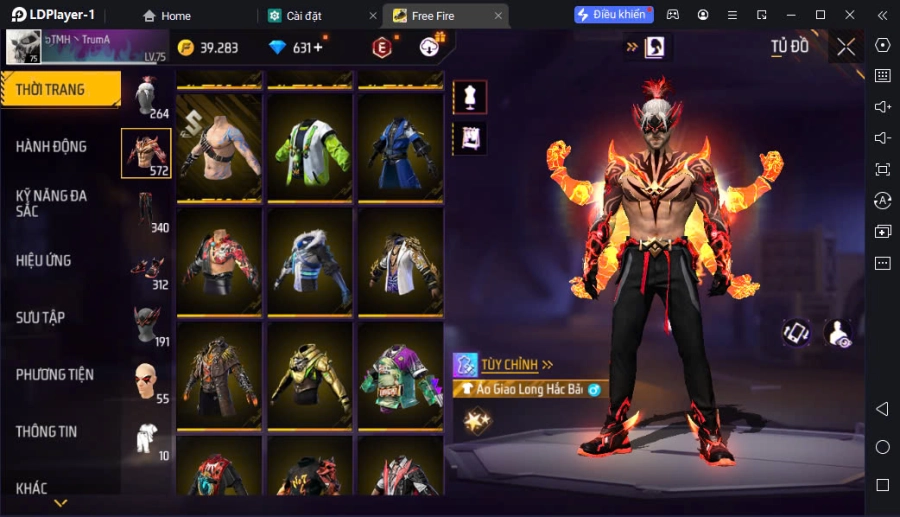
Task: Select the pants subcategory showing 340
Action: click(147, 210)
